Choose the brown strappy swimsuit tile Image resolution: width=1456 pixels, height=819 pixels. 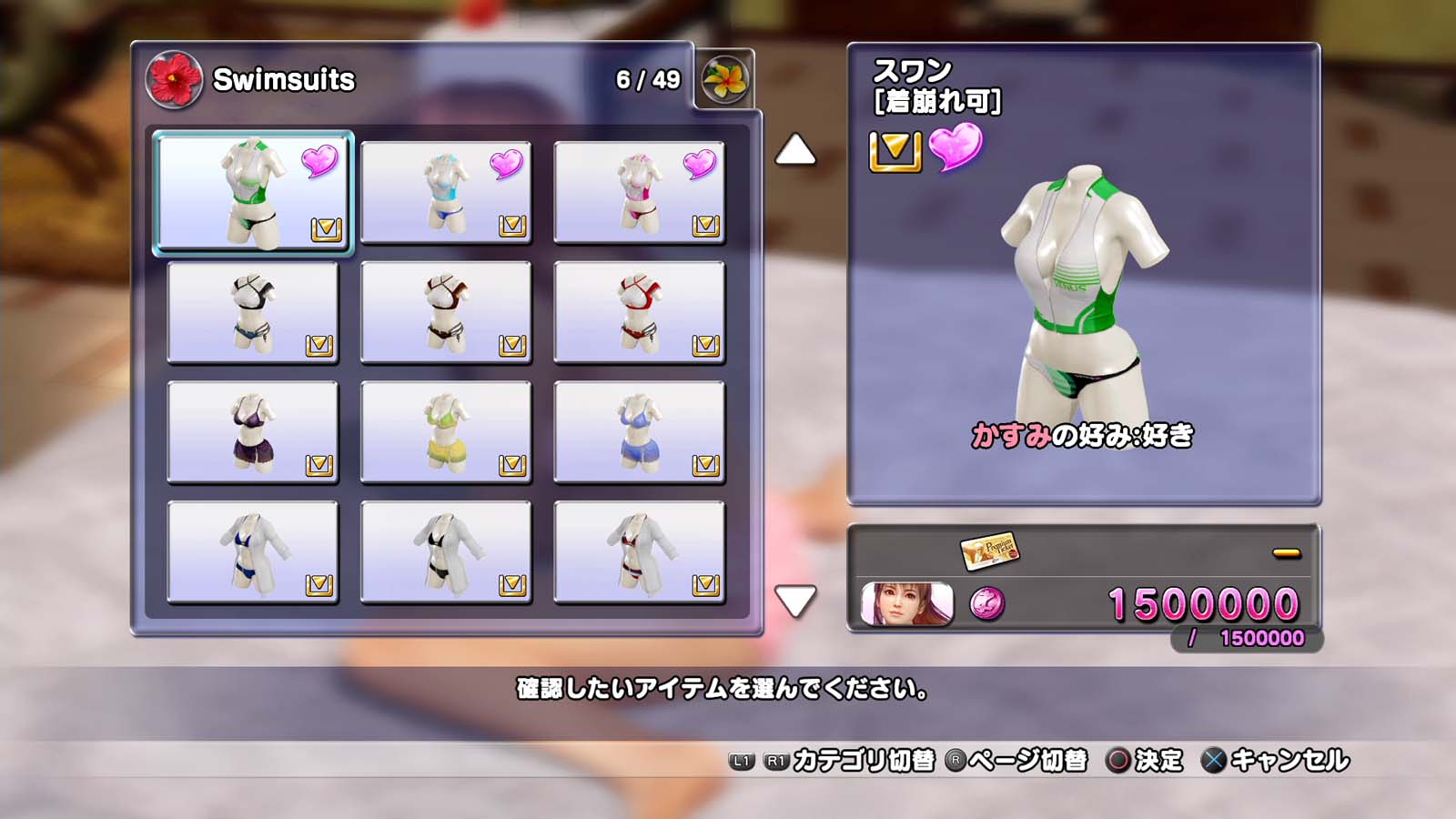tap(446, 313)
